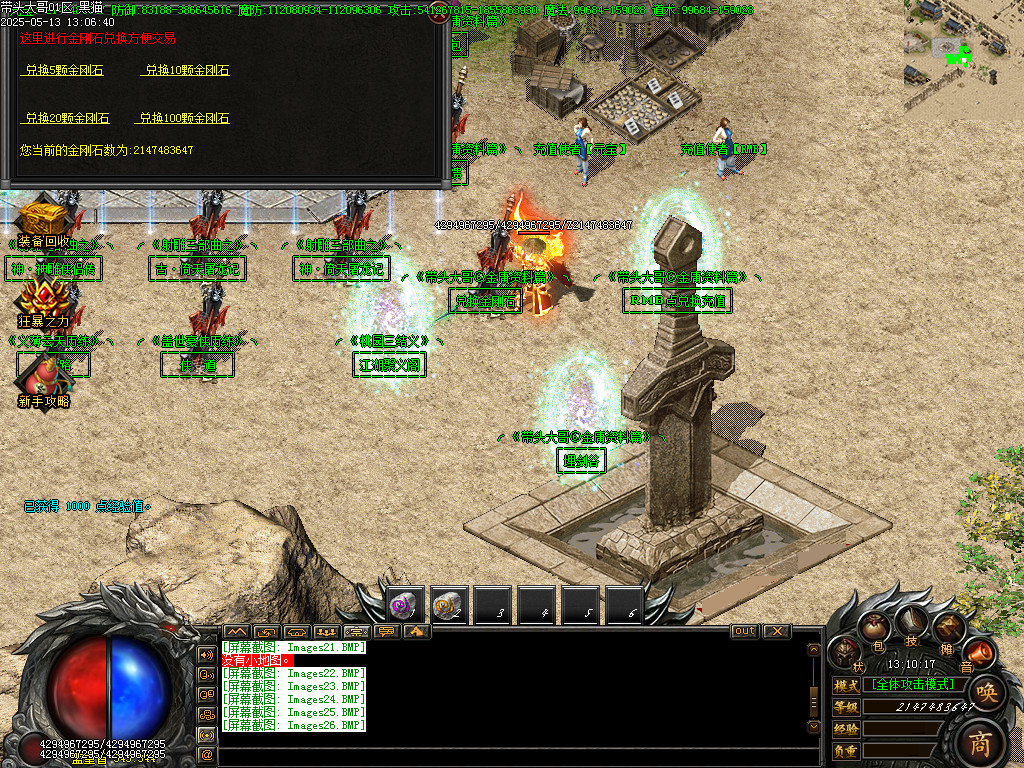Open the minimap
The width and height of the screenshot is (1024, 768).
[963, 54]
